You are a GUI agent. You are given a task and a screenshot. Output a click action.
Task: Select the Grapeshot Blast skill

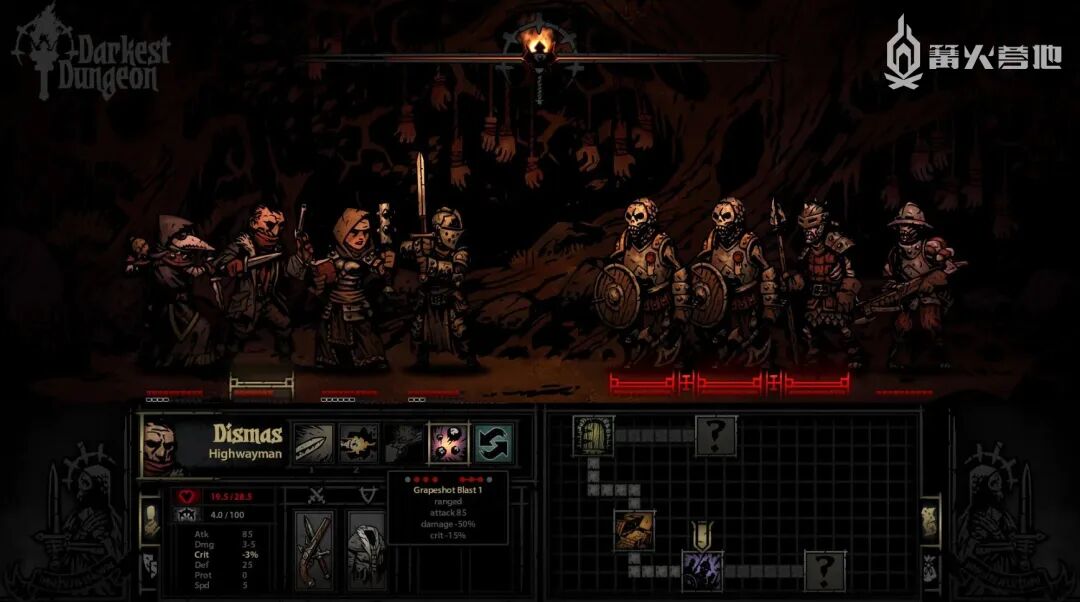(449, 442)
